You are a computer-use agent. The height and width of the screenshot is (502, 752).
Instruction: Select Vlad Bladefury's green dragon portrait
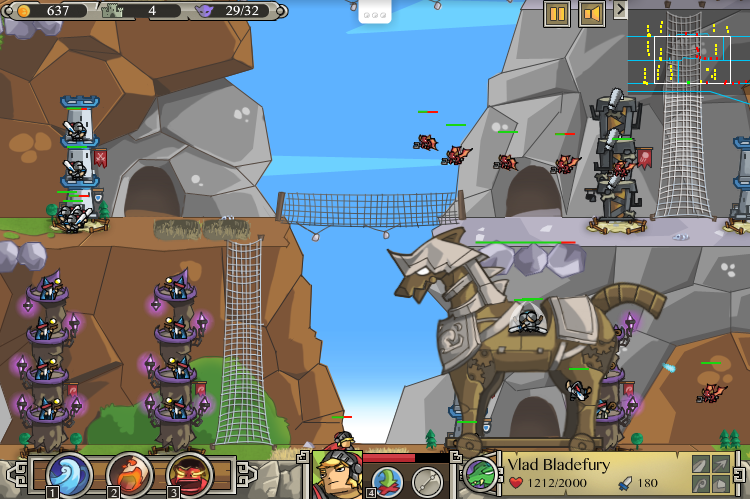480,473
